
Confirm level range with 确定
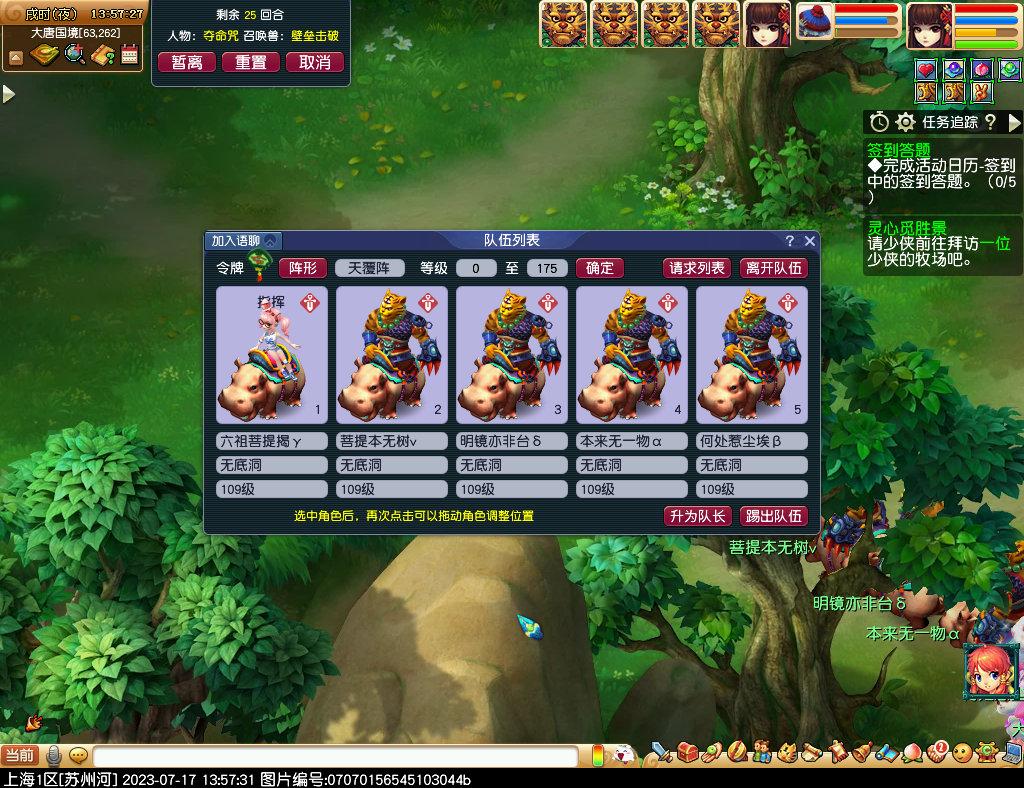tap(600, 268)
